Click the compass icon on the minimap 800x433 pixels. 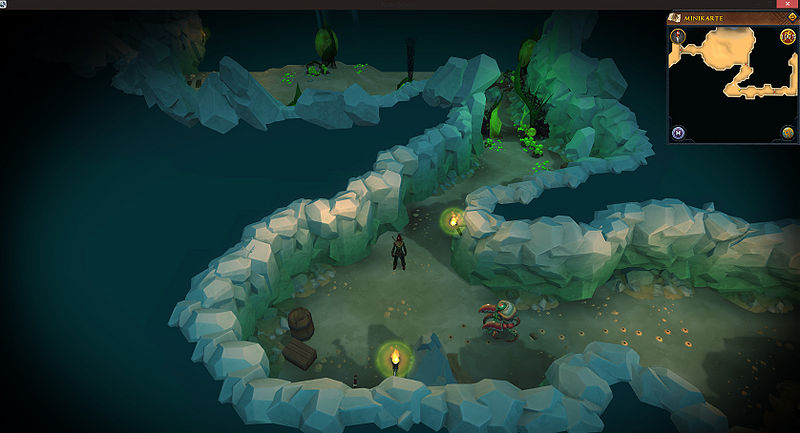(x=678, y=38)
